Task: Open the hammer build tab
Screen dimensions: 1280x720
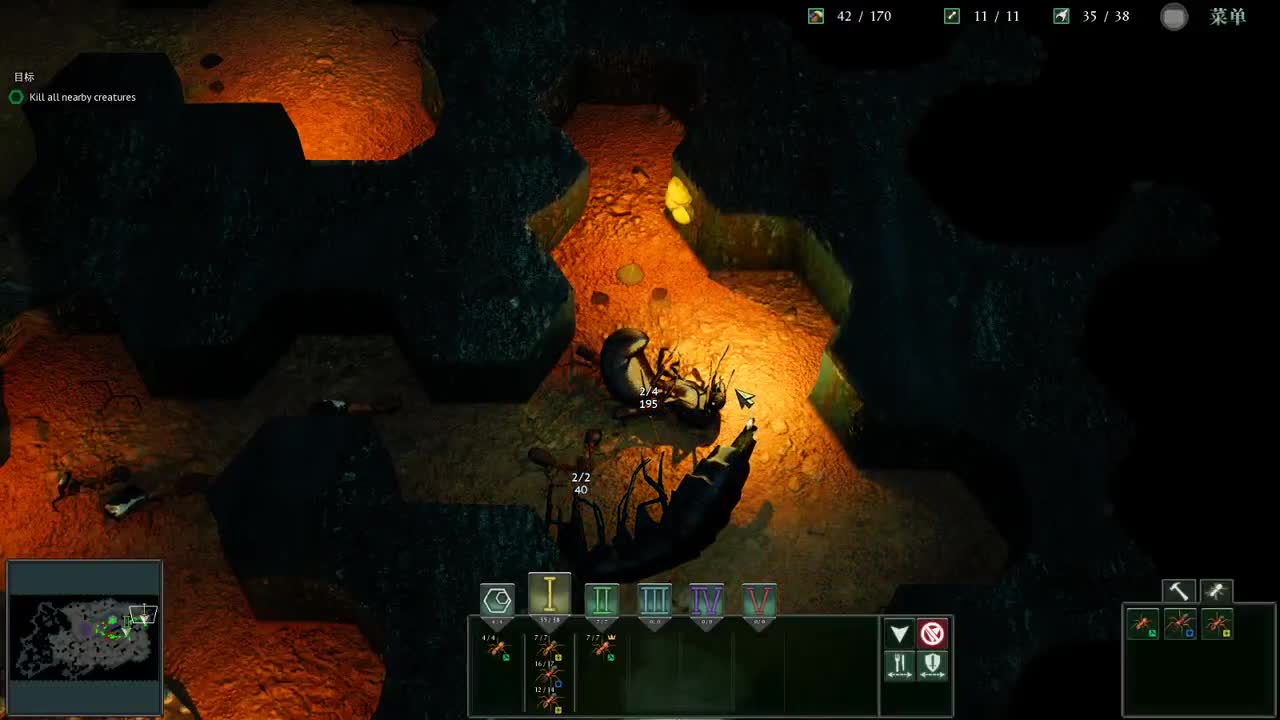Action: coord(1179,591)
